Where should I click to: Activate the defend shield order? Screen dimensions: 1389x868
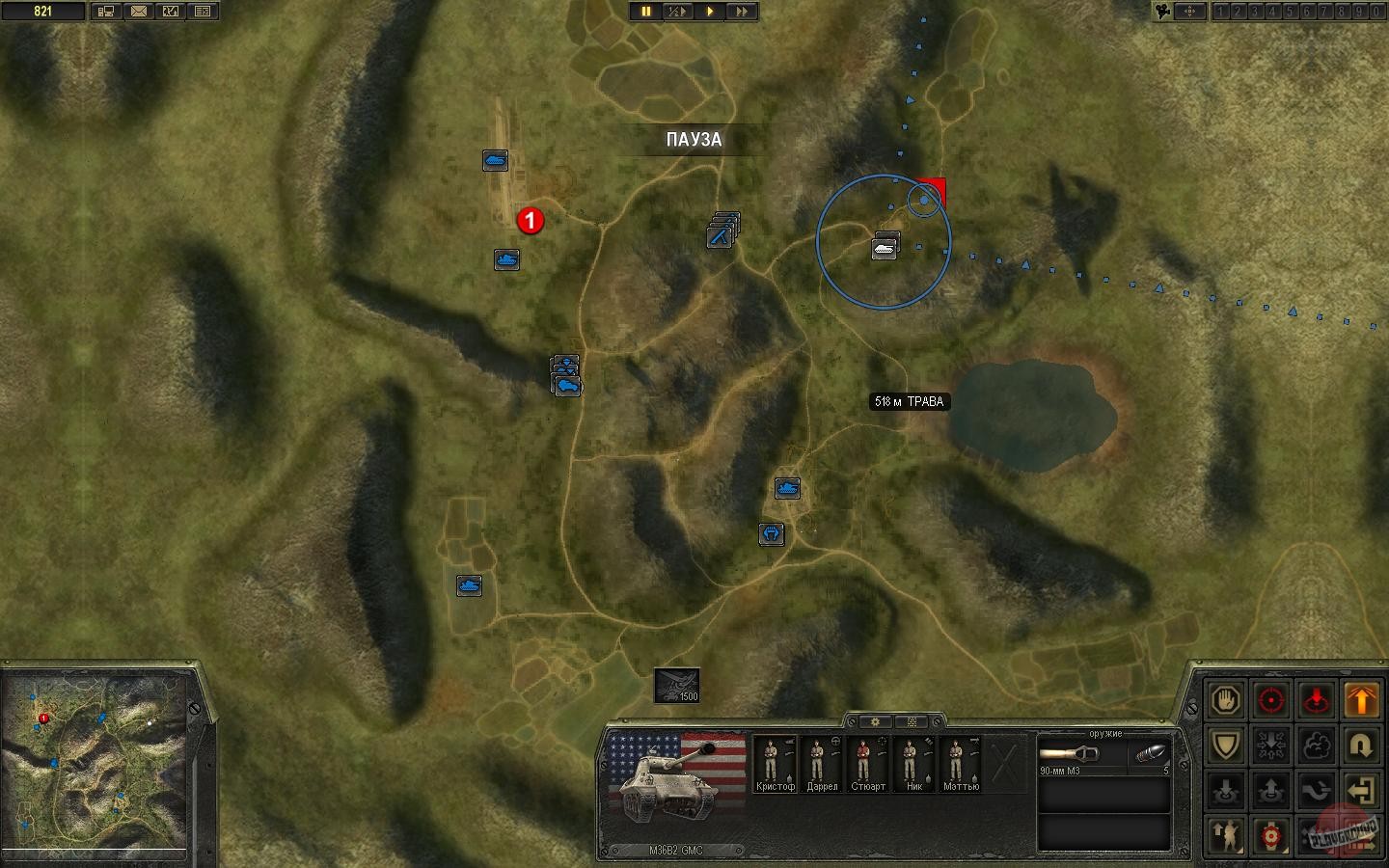1226,744
